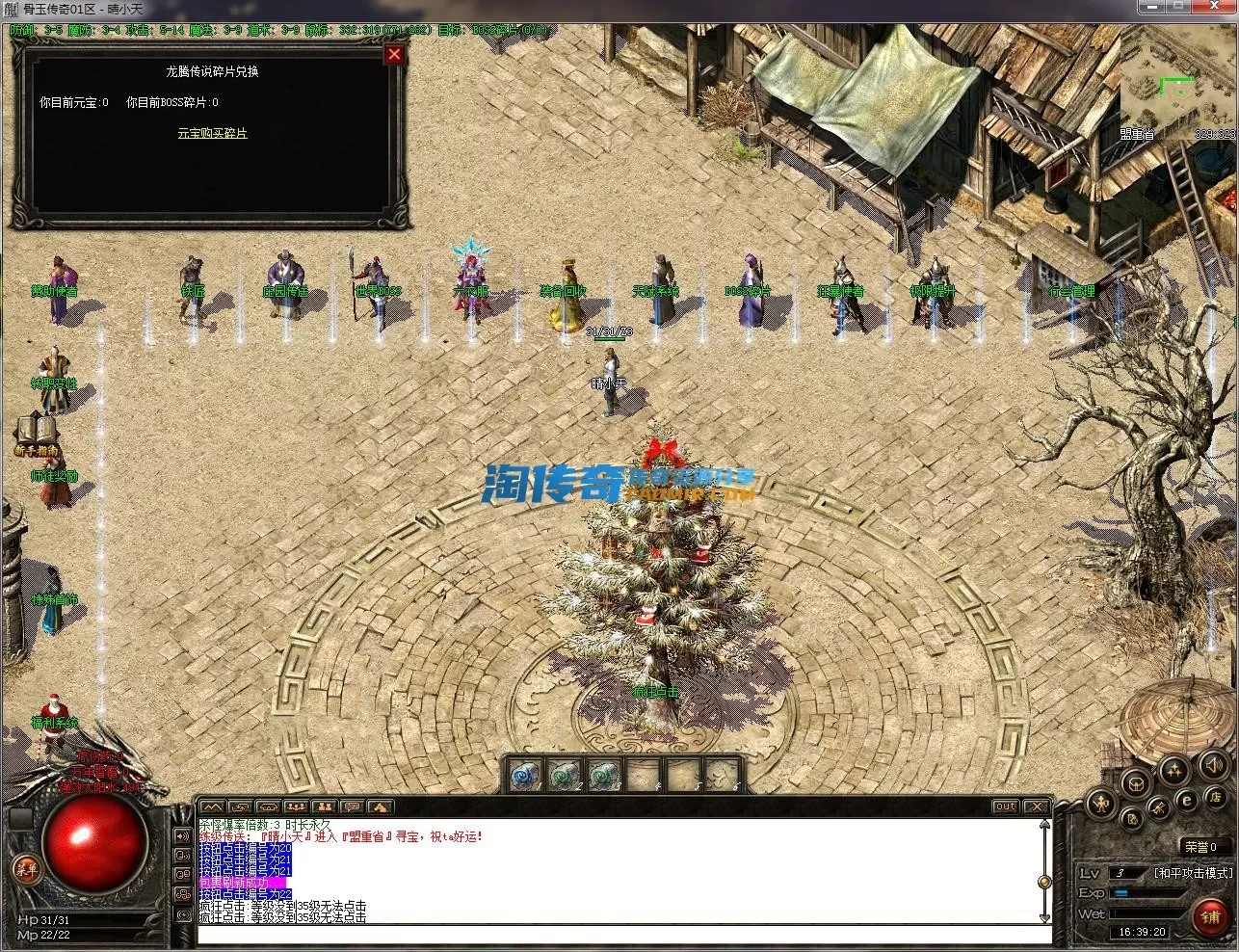Open the 菜单 round button
Viewport: 1239px width, 952px height.
click(26, 869)
